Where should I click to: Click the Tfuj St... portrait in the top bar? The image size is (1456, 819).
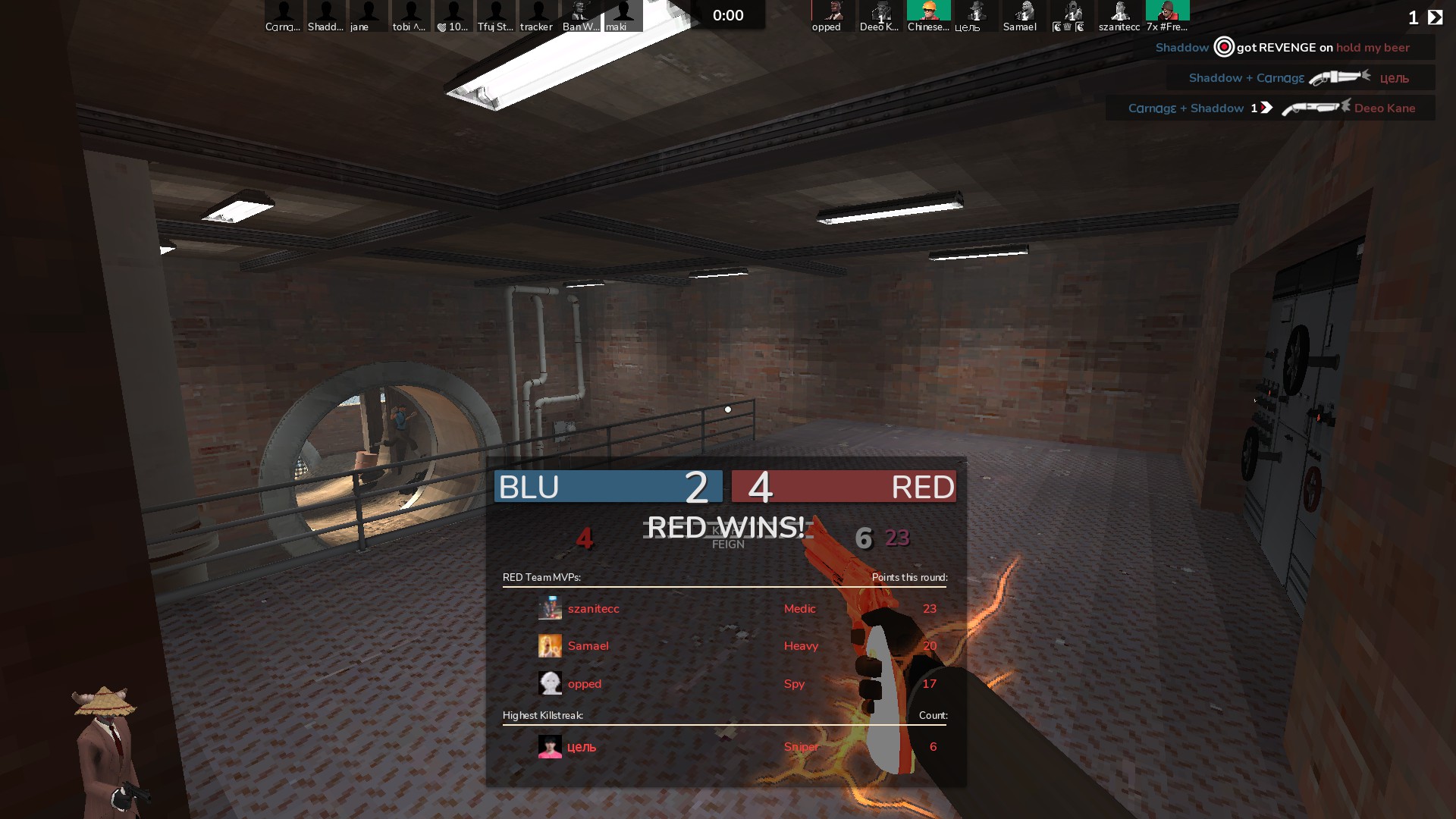click(496, 15)
